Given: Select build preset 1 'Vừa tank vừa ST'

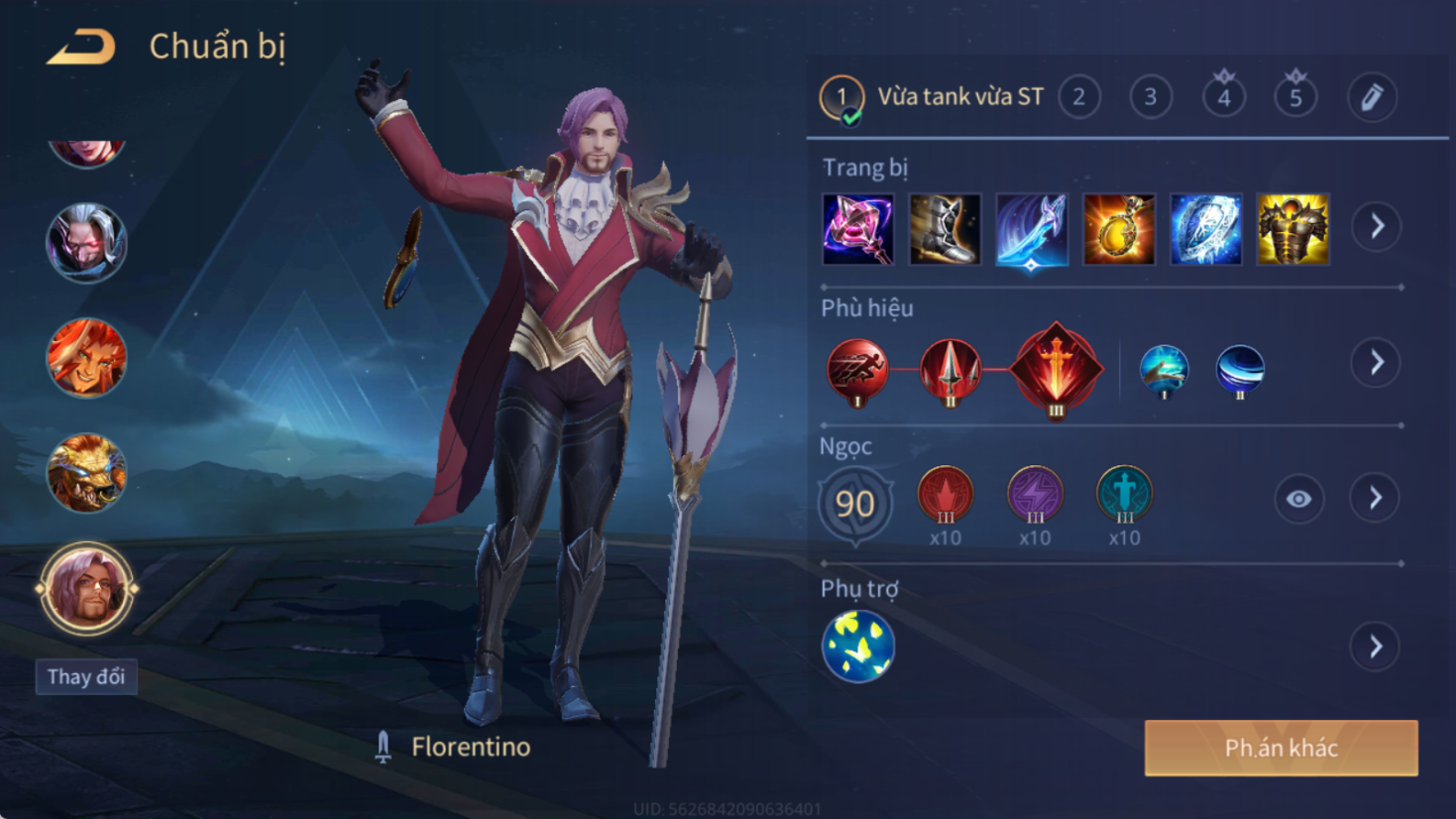Looking at the screenshot, I should pos(841,97).
